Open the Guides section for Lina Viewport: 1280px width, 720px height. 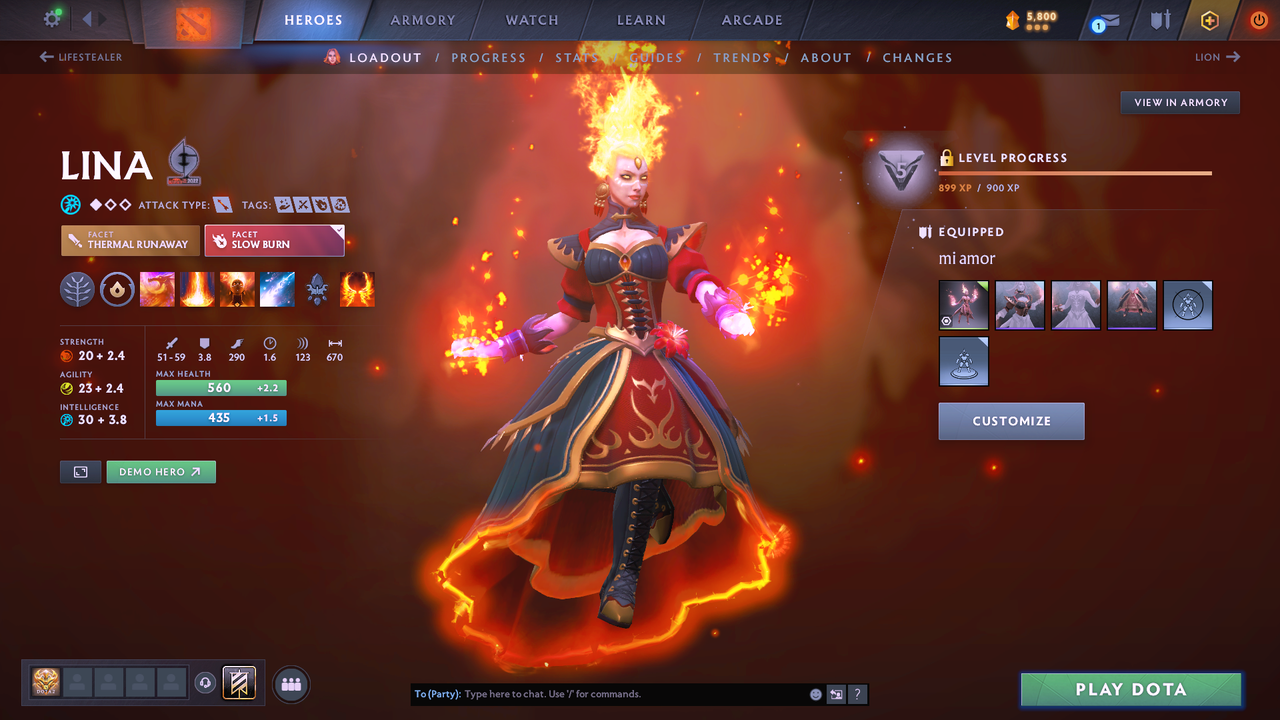coord(656,57)
